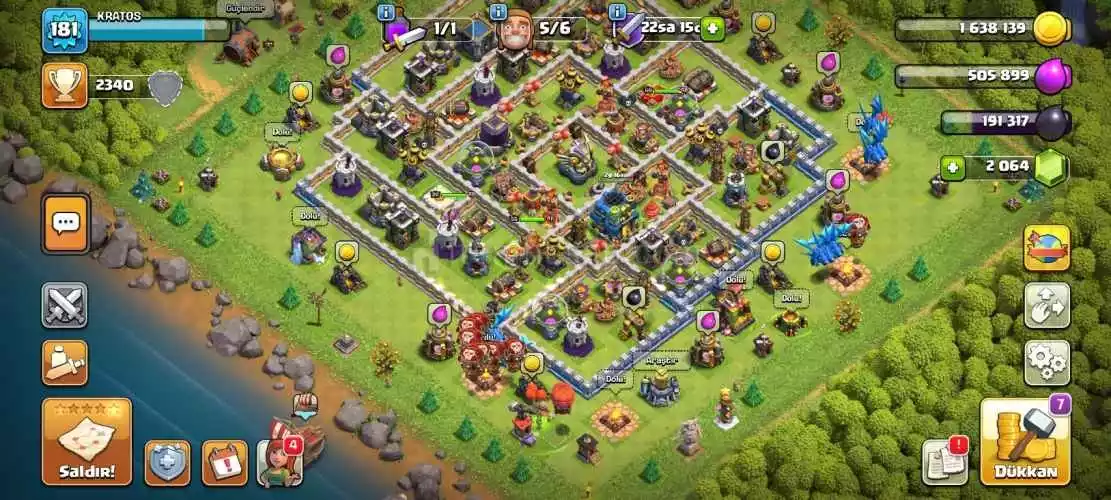Image resolution: width=1111 pixels, height=500 pixels.
Task: Open the gear settings menu
Action: click(1046, 363)
